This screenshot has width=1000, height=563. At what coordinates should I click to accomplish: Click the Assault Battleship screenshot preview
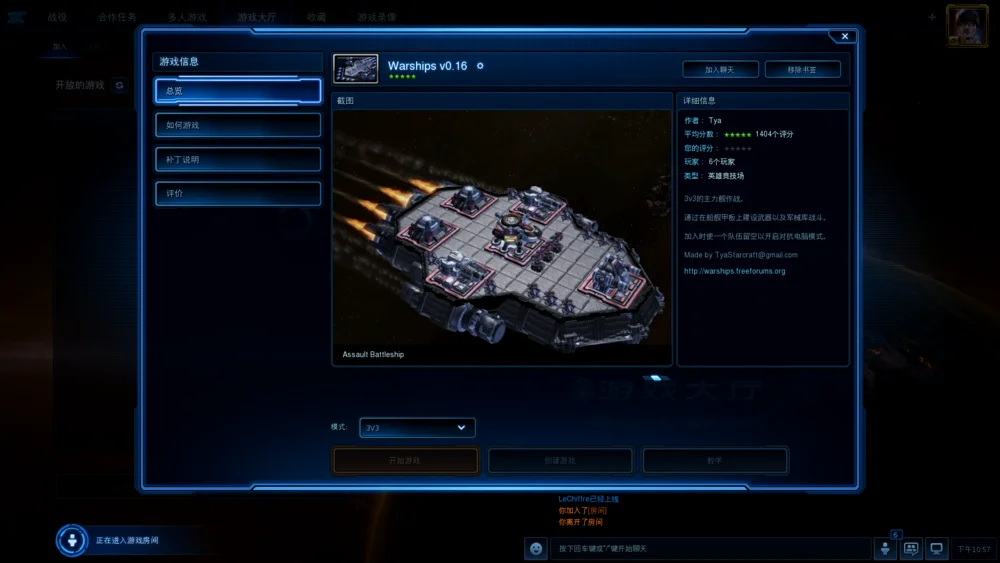[x=502, y=228]
